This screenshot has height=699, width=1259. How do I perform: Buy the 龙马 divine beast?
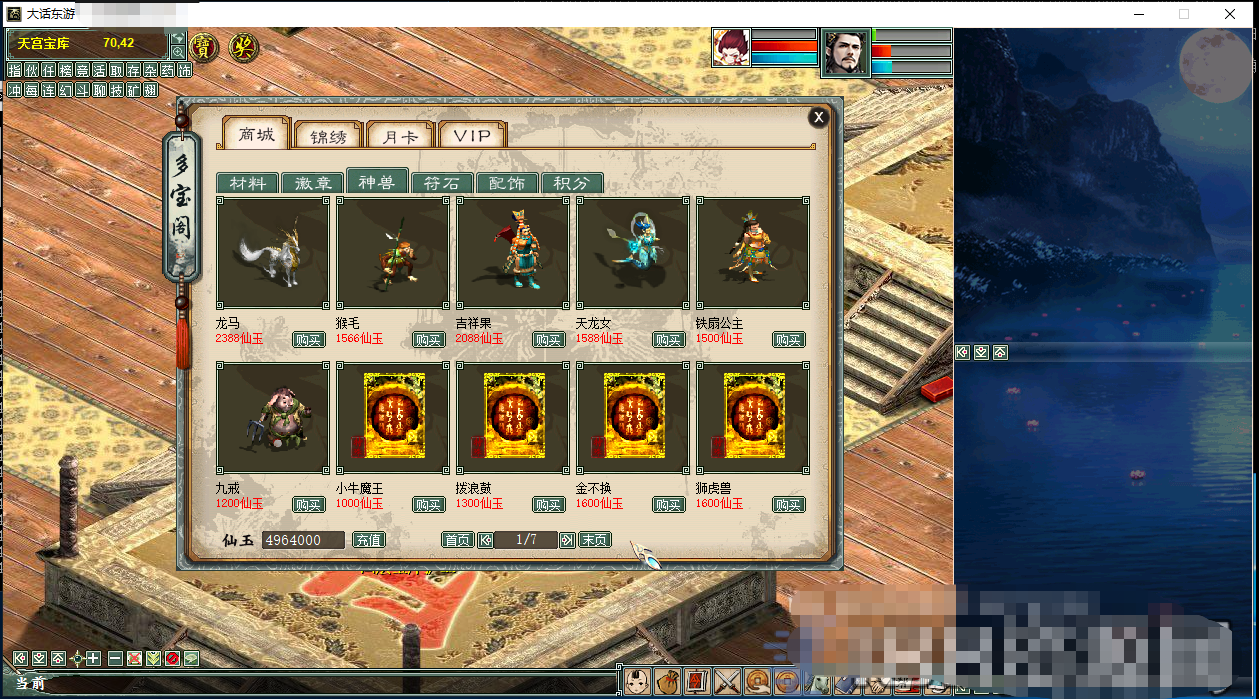(x=308, y=340)
